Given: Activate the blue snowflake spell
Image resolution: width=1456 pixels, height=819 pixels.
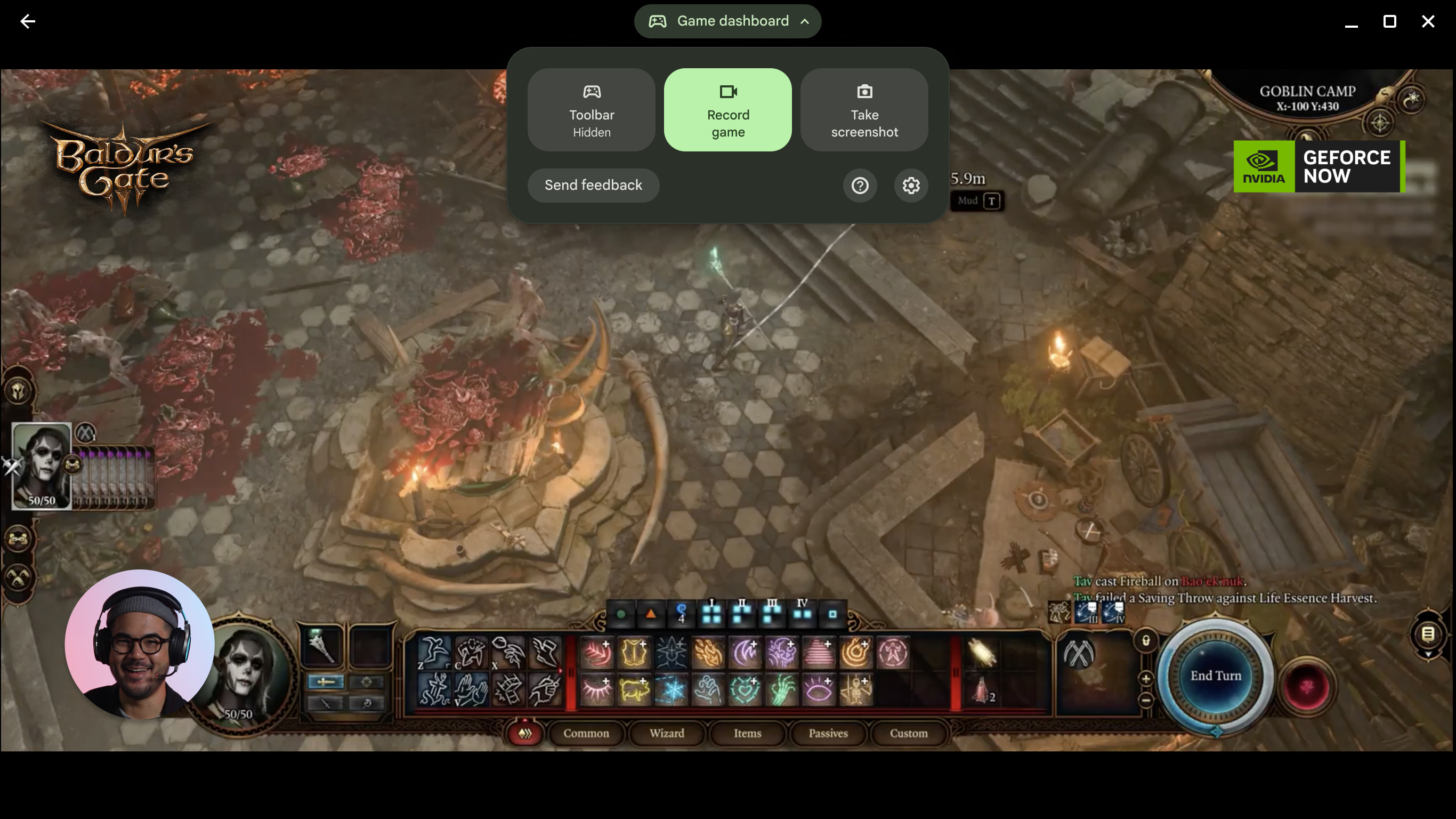Looking at the screenshot, I should [x=671, y=690].
